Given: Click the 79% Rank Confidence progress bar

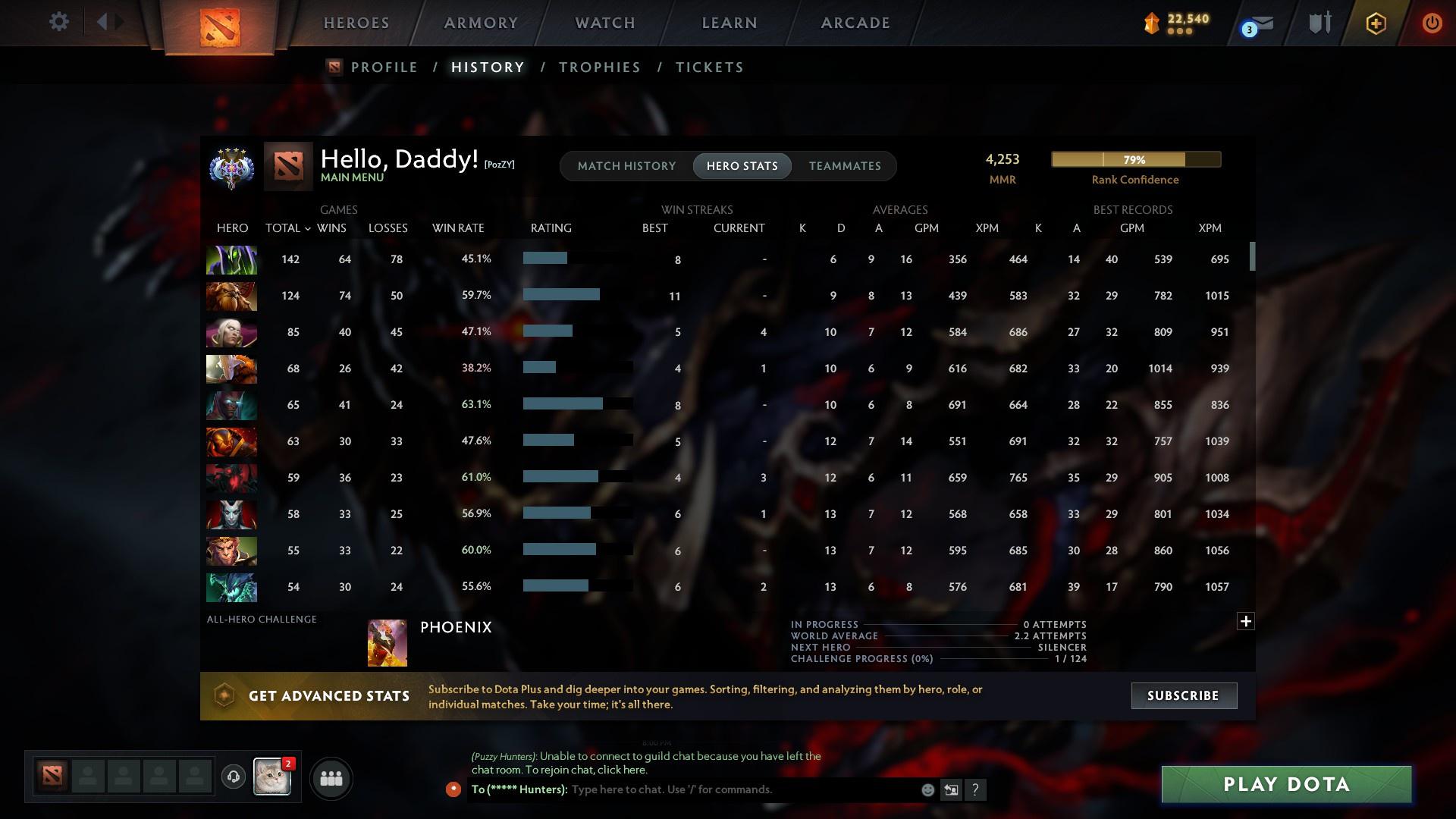Looking at the screenshot, I should [1134, 160].
